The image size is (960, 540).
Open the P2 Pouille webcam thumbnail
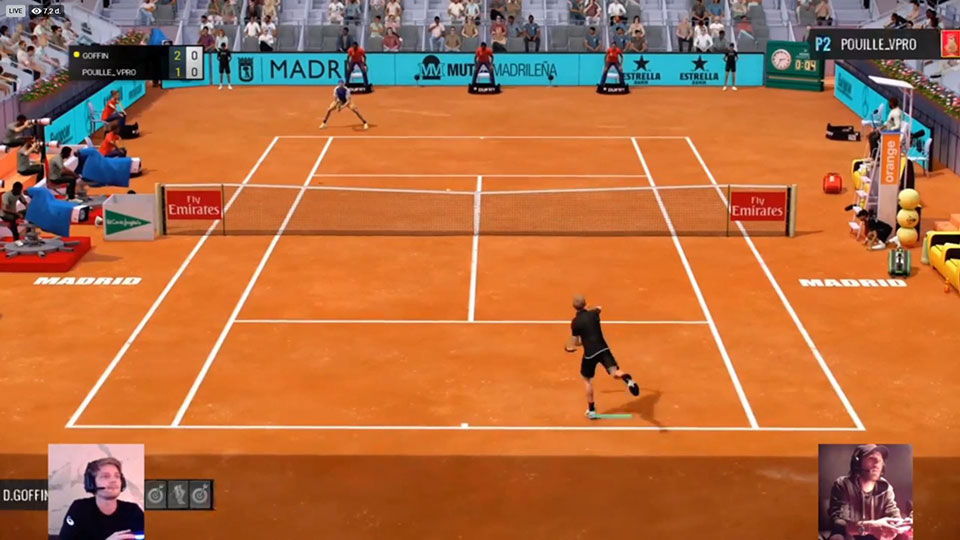click(x=865, y=491)
